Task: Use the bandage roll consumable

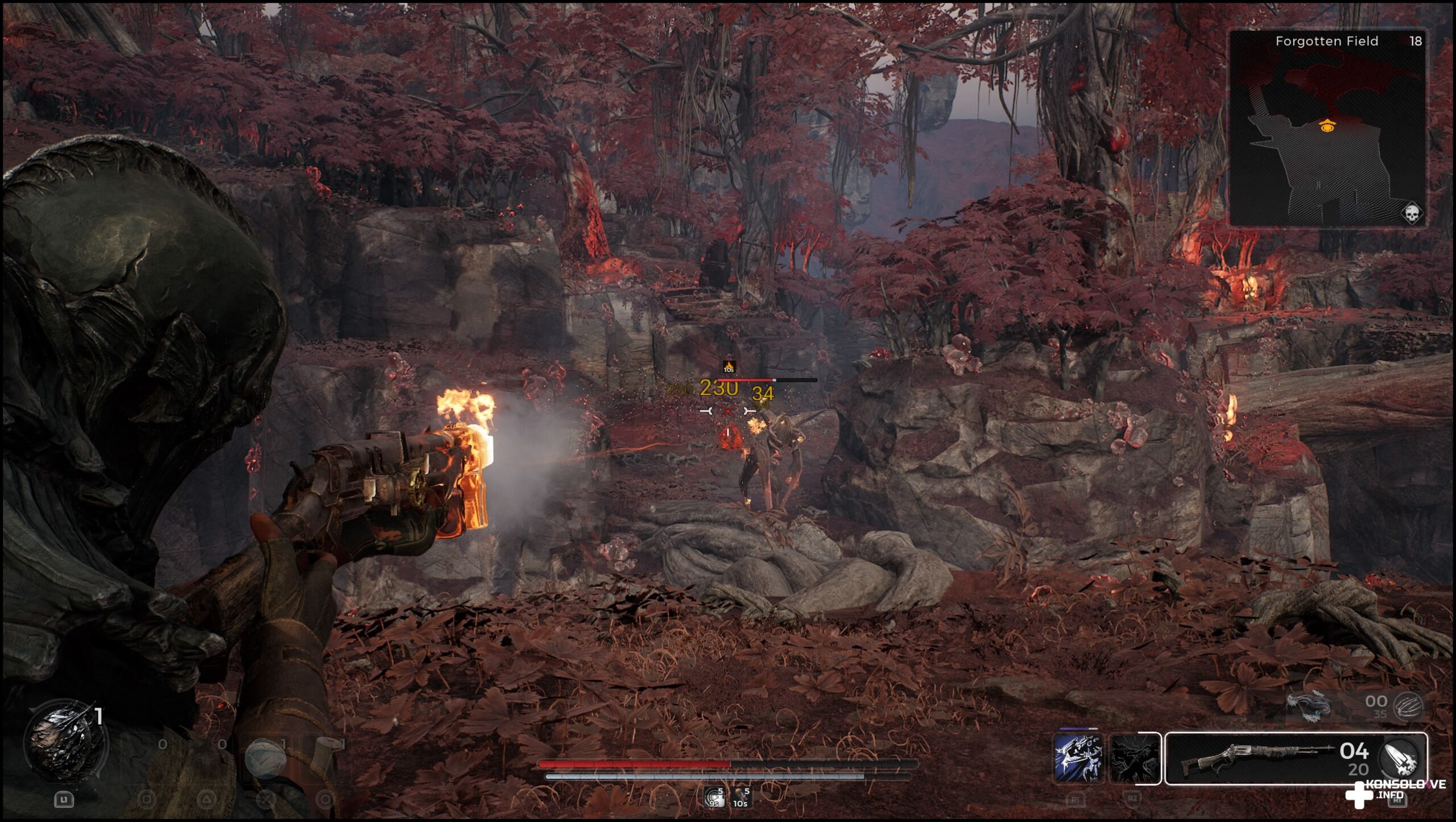Action: tap(324, 751)
